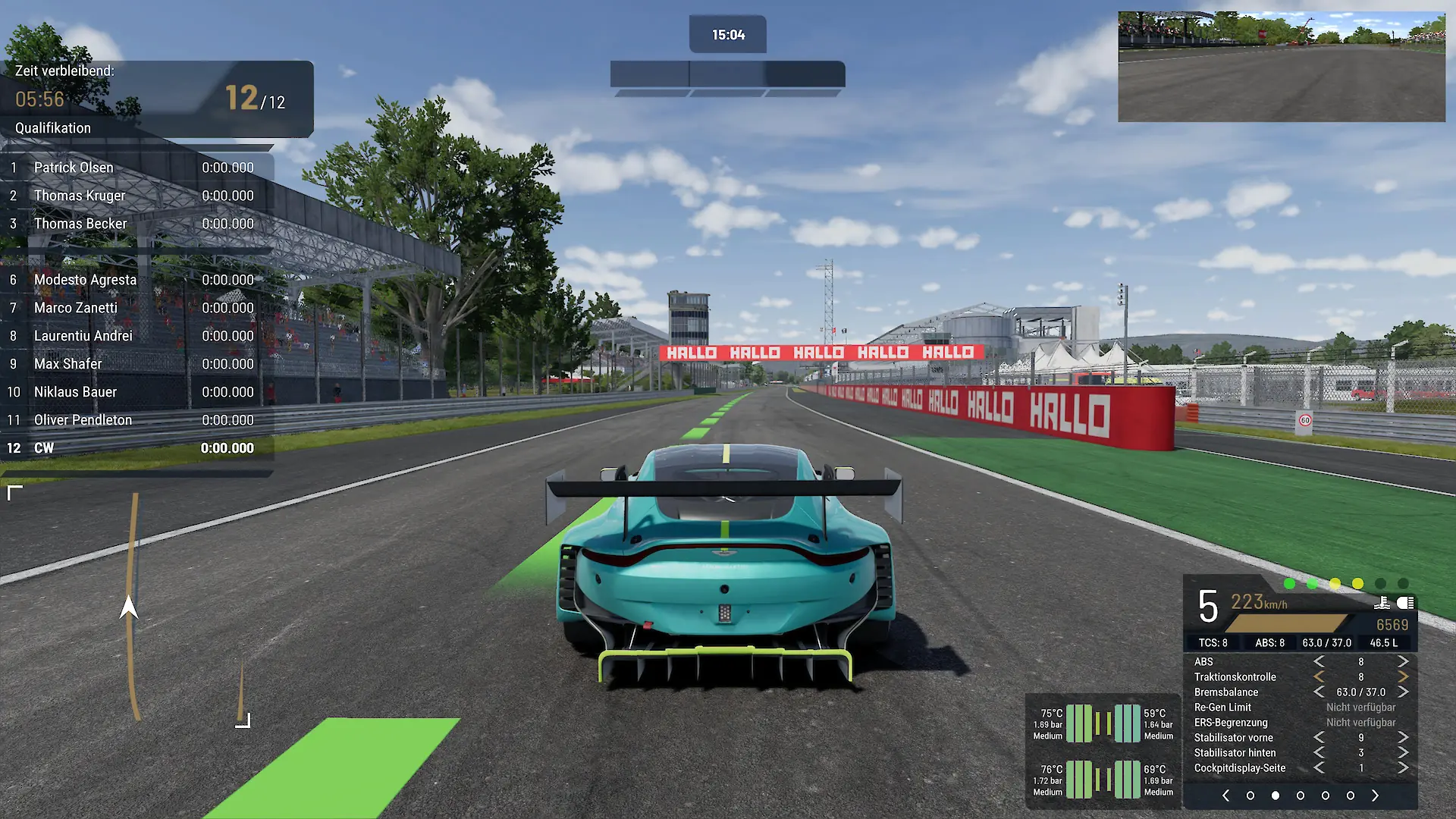Decrease Stabilisator vorne value
This screenshot has height=819, width=1456.
coord(1319,738)
